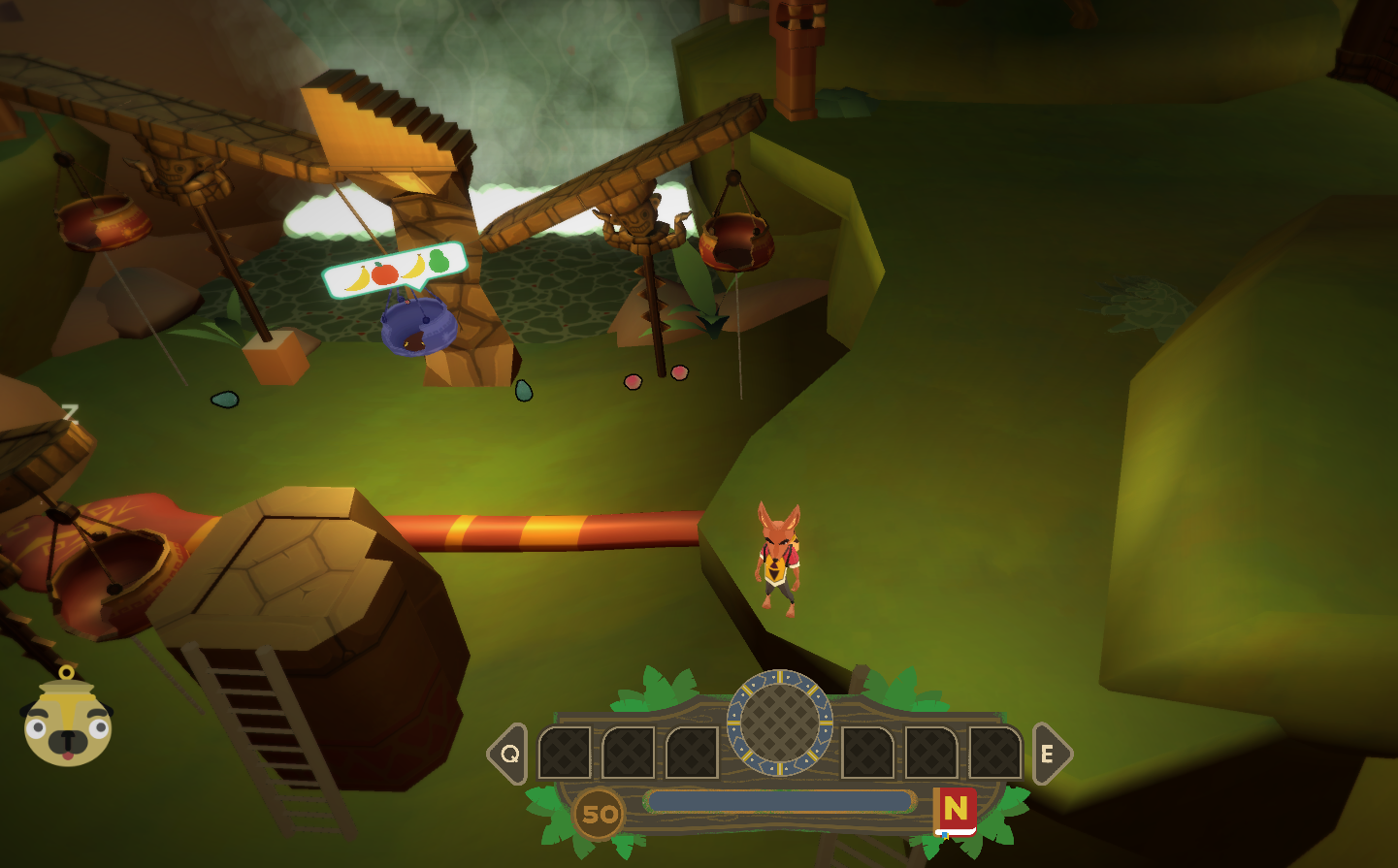
Task: Click the pug face companion icon
Action: 67,723
